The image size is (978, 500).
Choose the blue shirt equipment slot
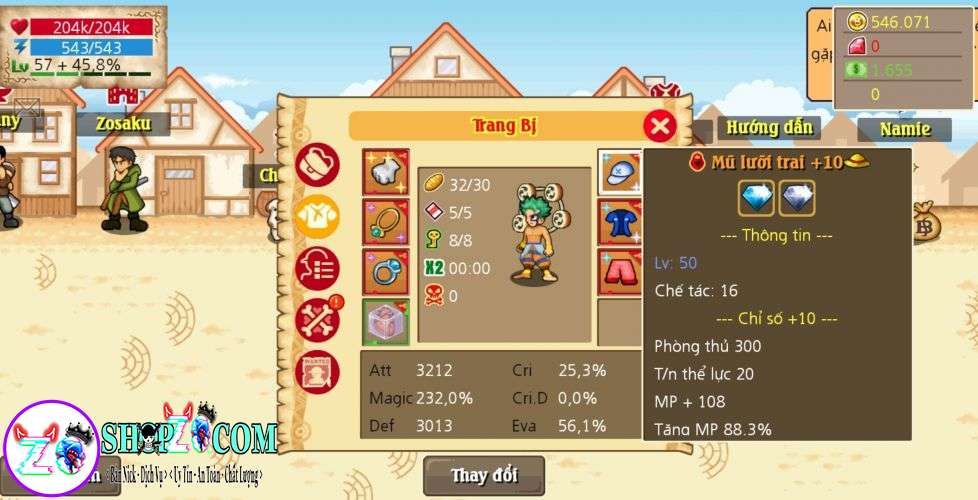(x=621, y=223)
